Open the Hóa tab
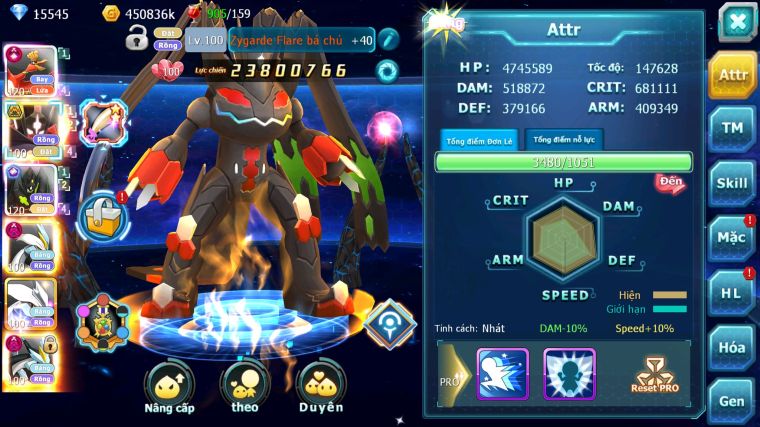760x427 pixels. [x=733, y=347]
